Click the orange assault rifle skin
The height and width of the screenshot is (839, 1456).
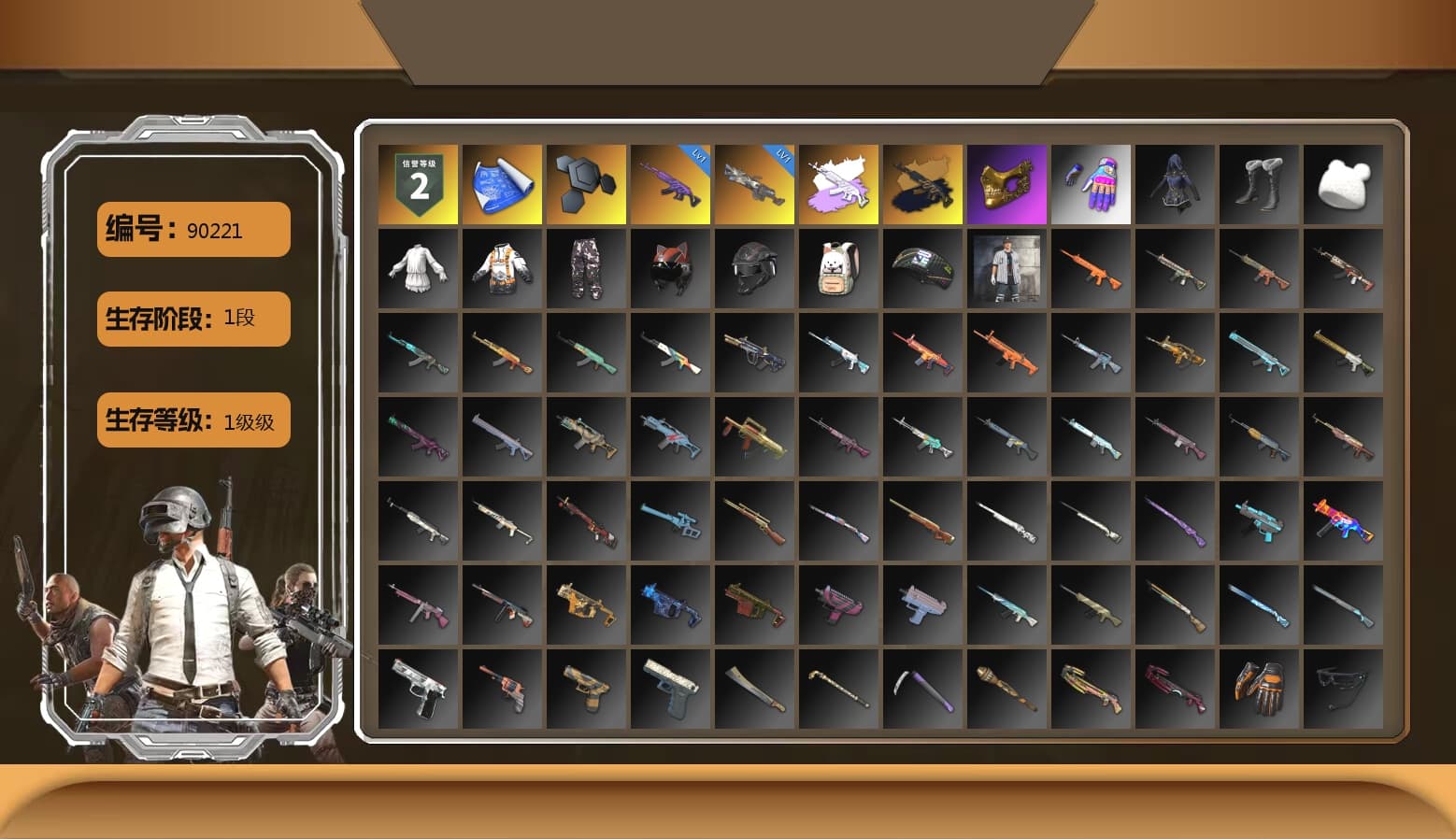coord(1091,269)
